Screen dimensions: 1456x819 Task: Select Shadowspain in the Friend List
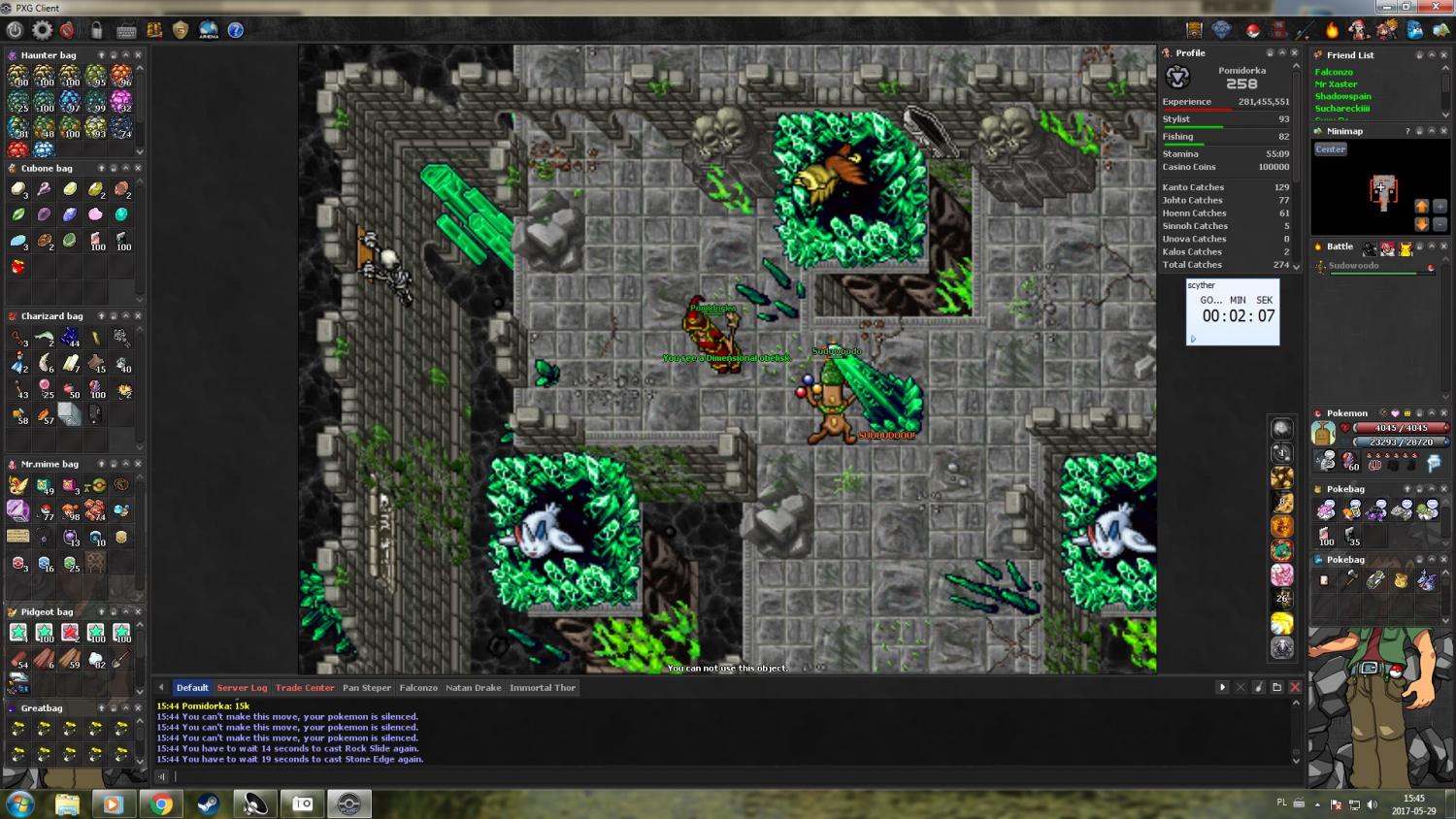(1342, 96)
